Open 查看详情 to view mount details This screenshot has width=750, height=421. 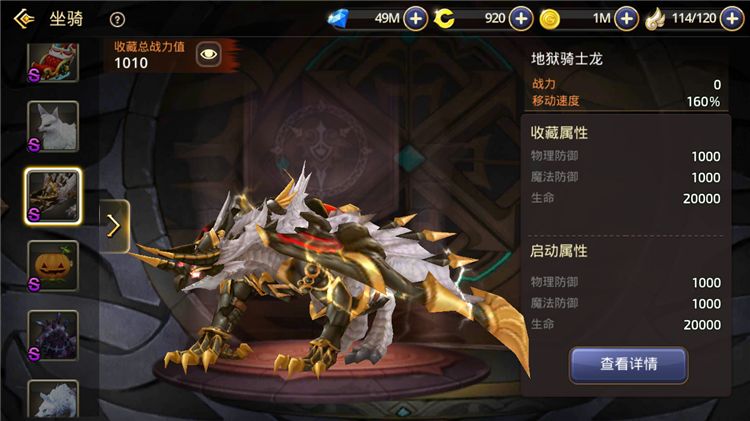(x=628, y=365)
